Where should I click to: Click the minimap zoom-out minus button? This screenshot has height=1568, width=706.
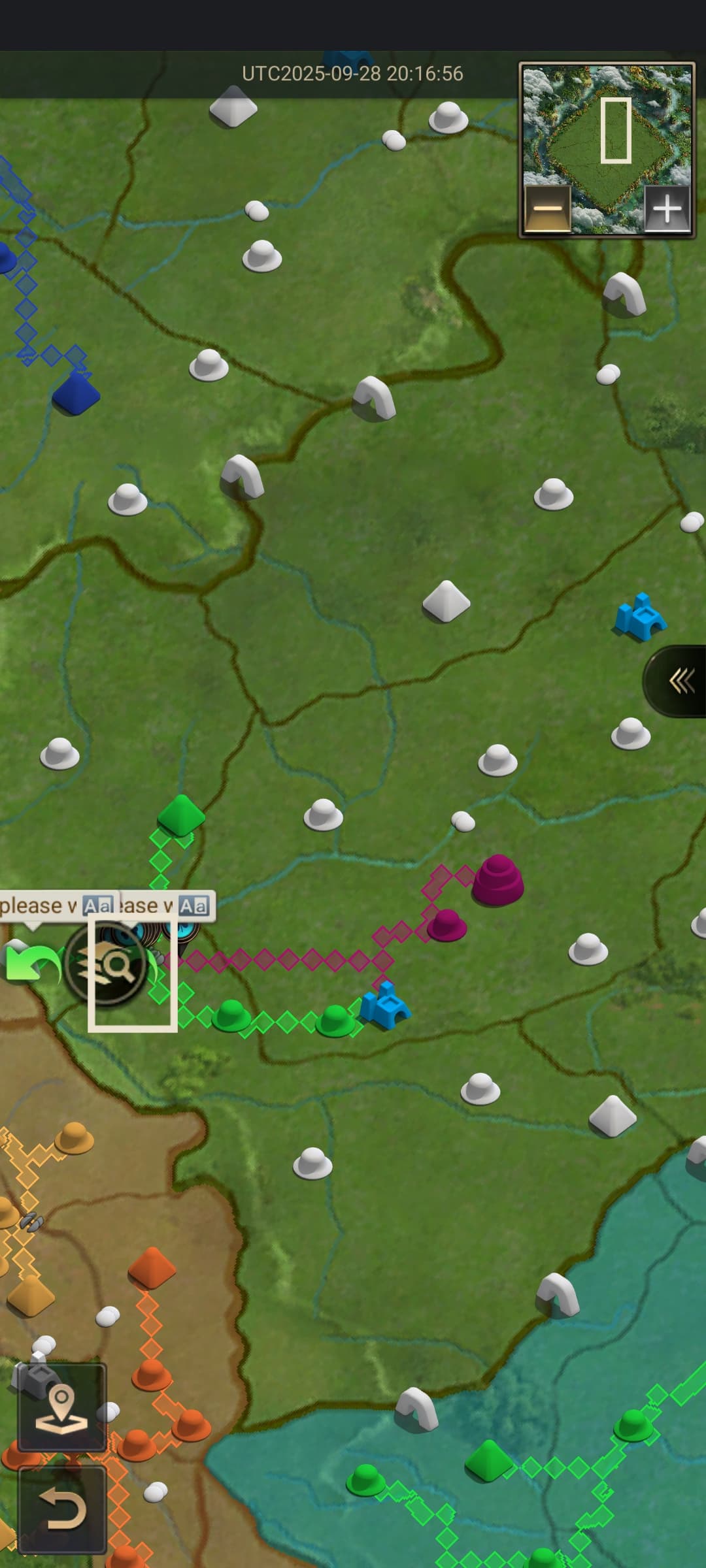point(548,209)
